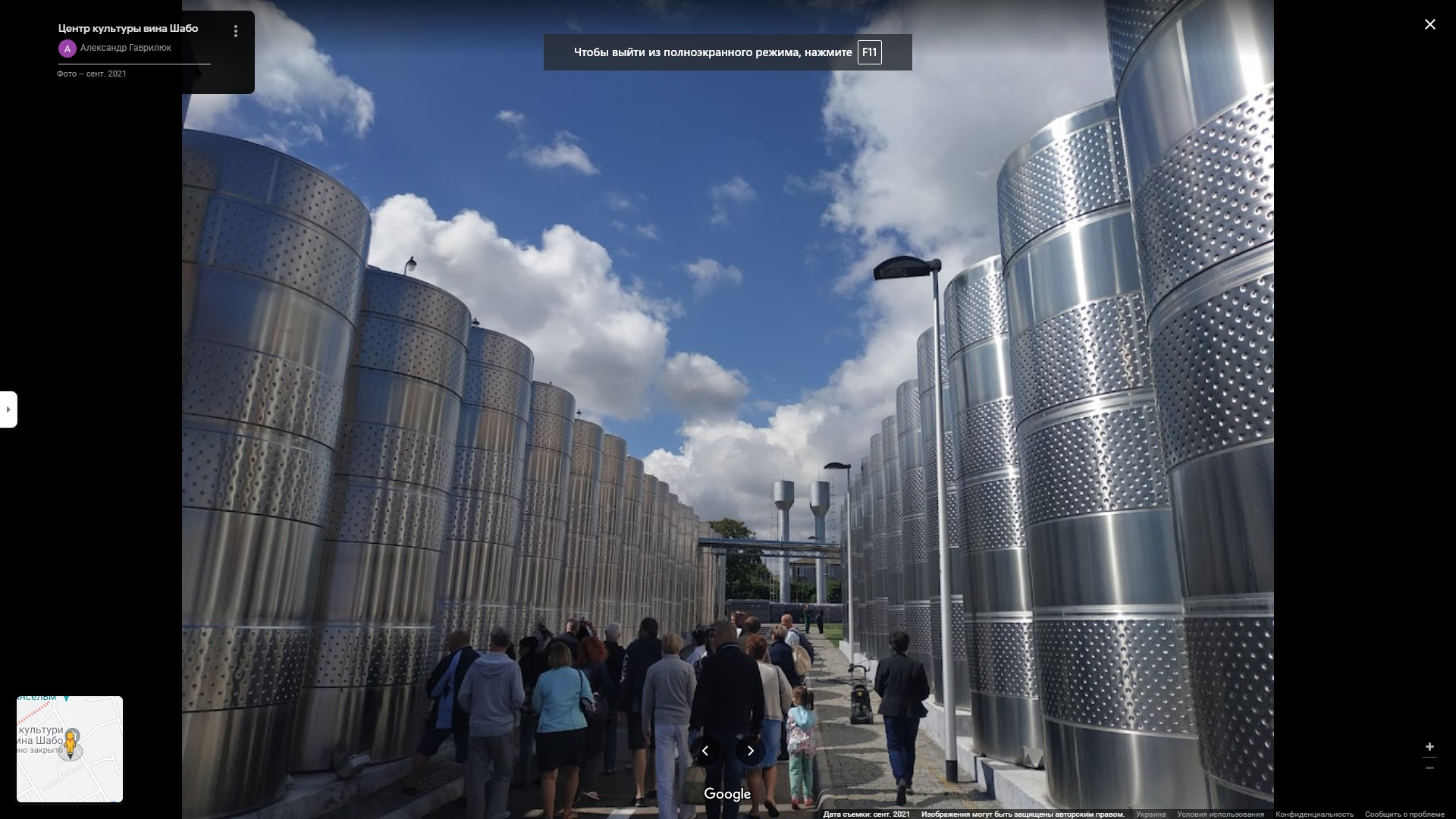The width and height of the screenshot is (1456, 819).
Task: Open the Конфиденциальность link
Action: point(1314,814)
